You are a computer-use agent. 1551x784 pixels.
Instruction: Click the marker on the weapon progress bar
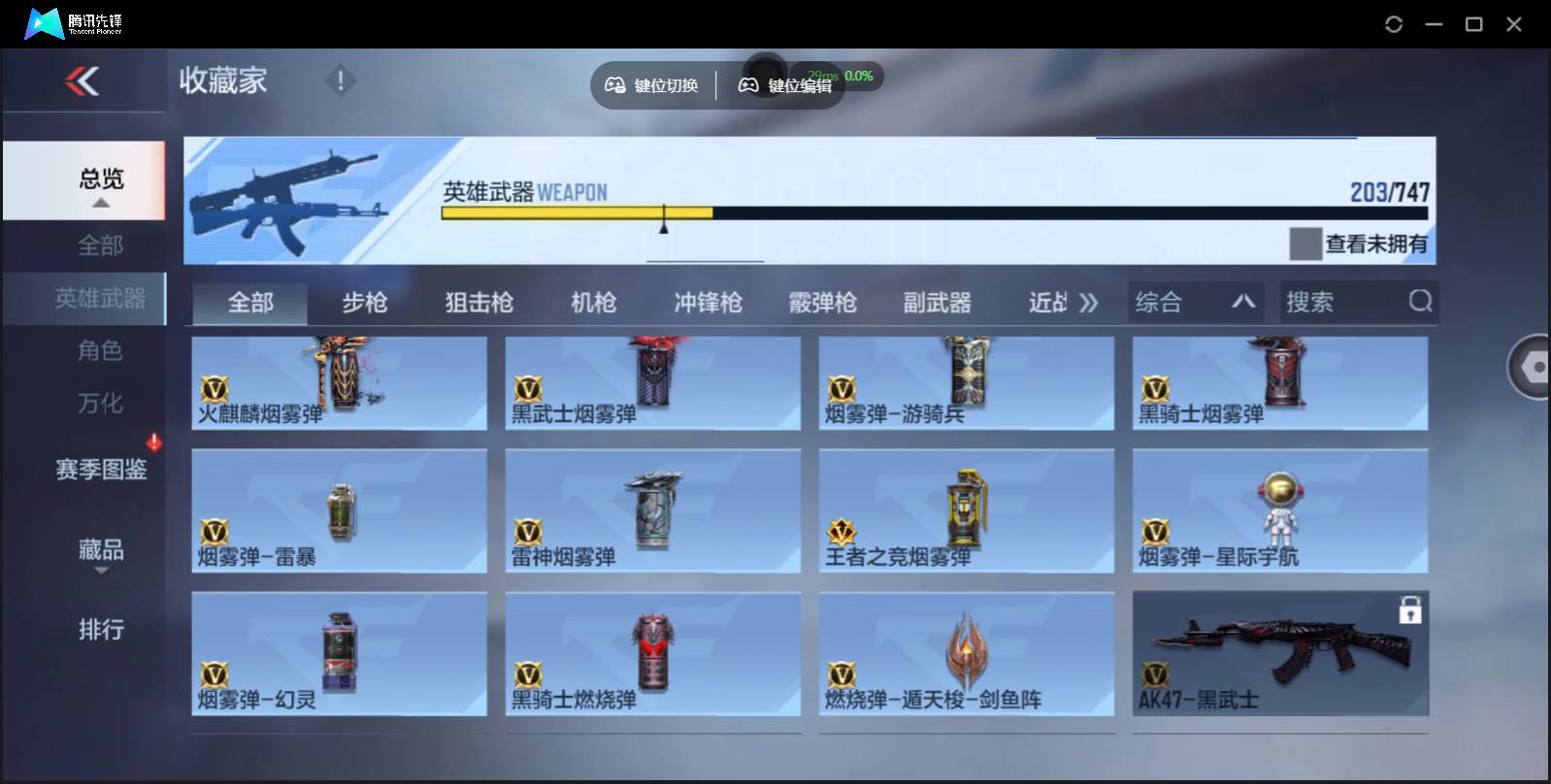(x=664, y=220)
